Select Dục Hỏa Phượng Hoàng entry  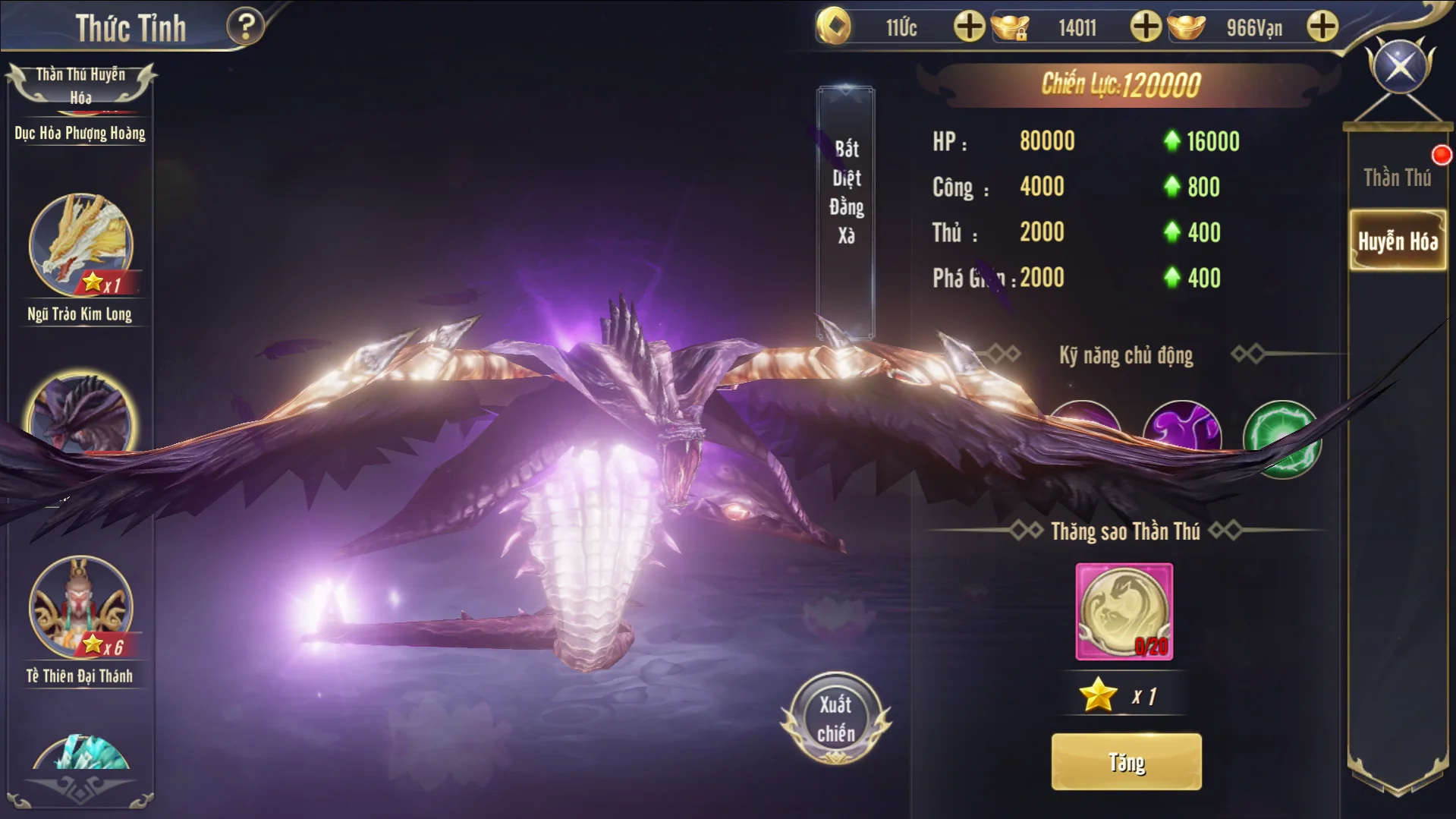coord(80,134)
